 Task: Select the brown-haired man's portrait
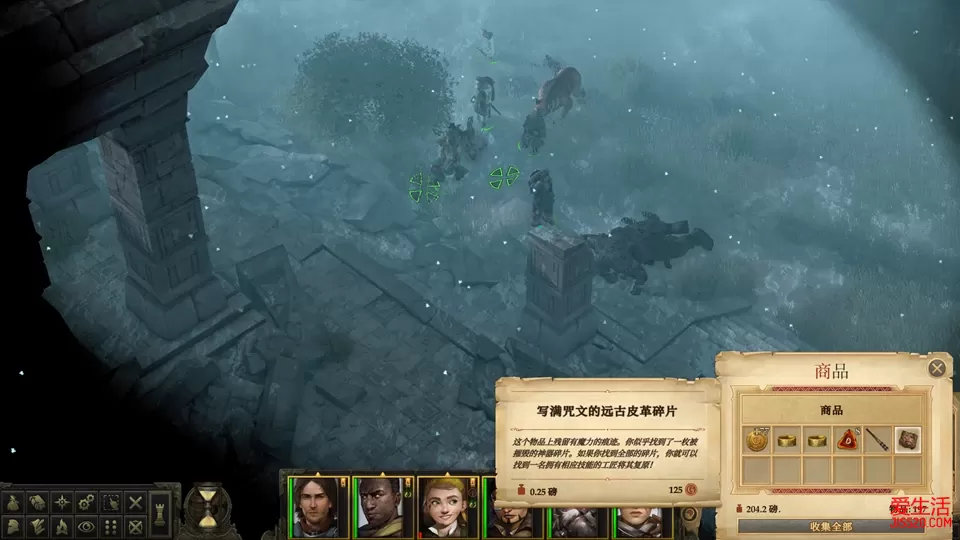(317, 508)
